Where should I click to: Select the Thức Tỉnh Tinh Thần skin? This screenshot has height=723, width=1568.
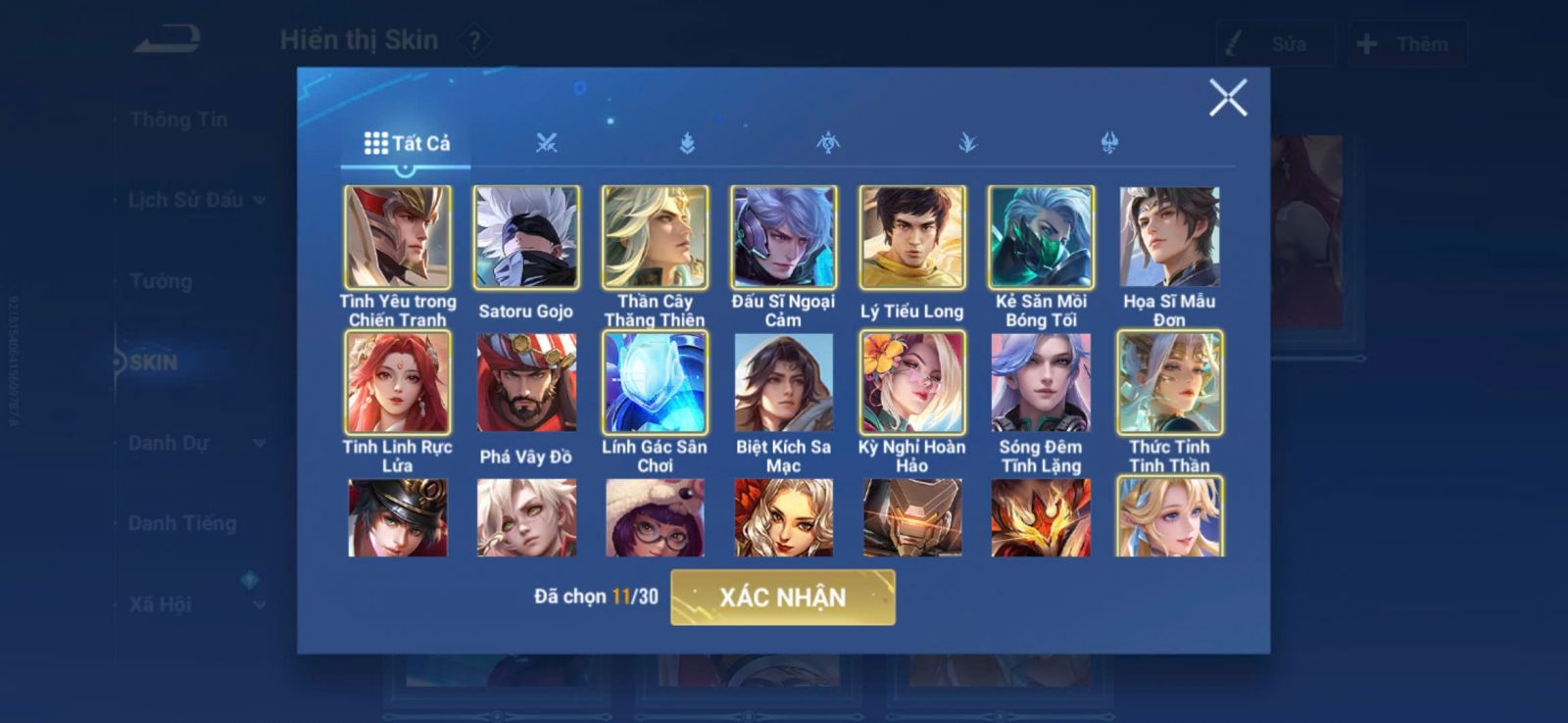(1169, 383)
